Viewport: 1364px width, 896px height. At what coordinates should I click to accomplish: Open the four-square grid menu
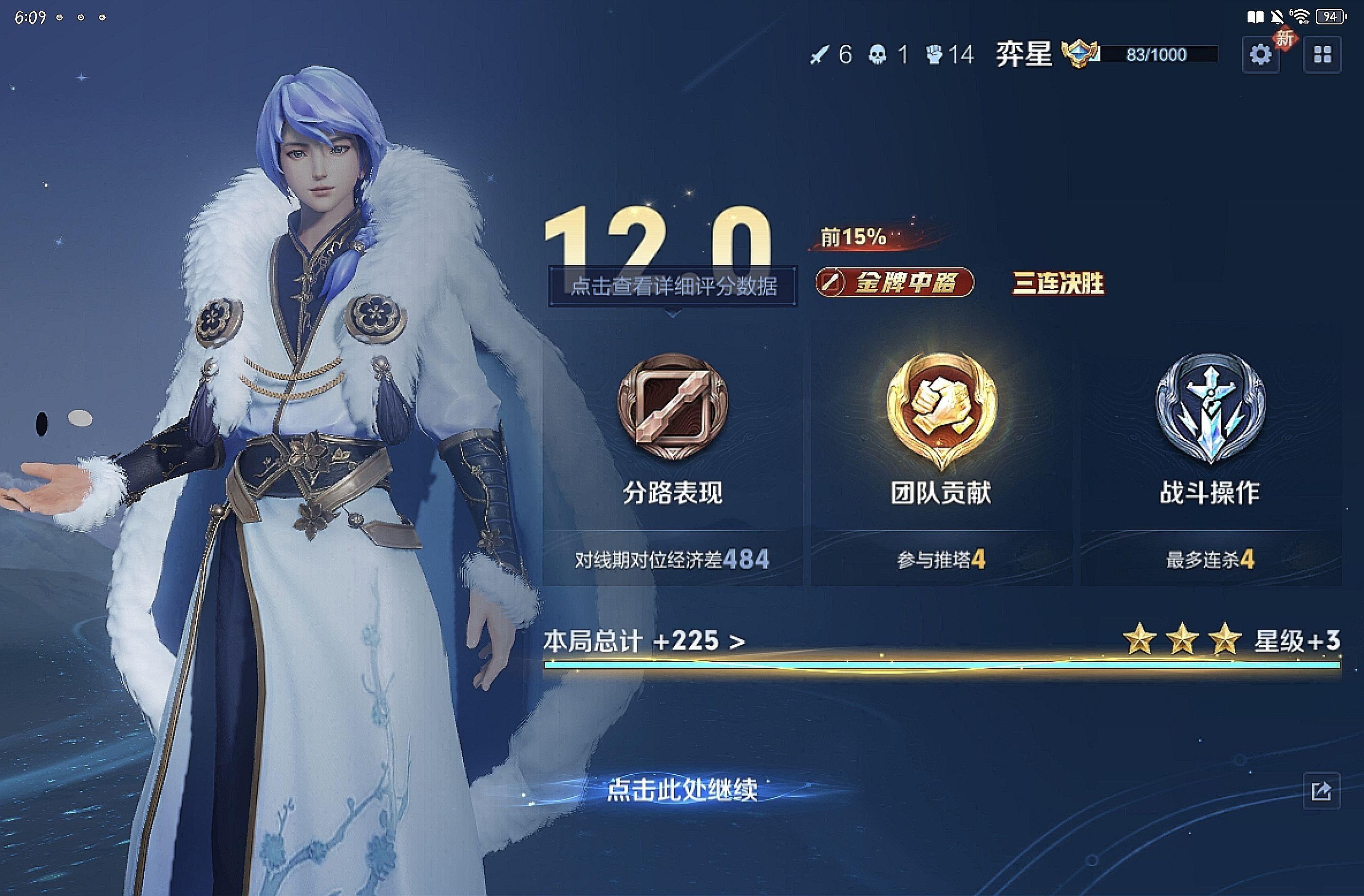click(1322, 55)
